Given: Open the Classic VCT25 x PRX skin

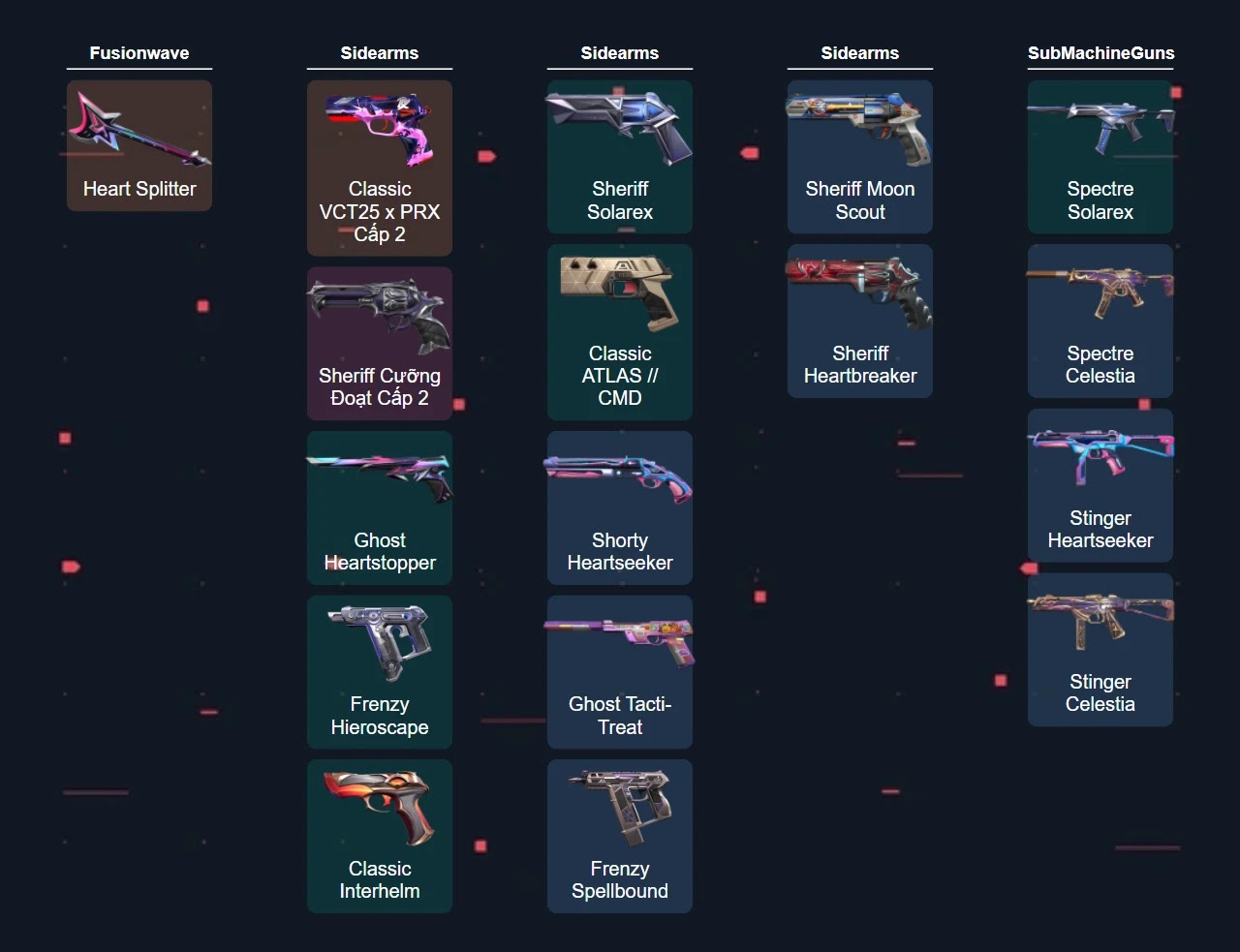Looking at the screenshot, I should pyautogui.click(x=379, y=168).
